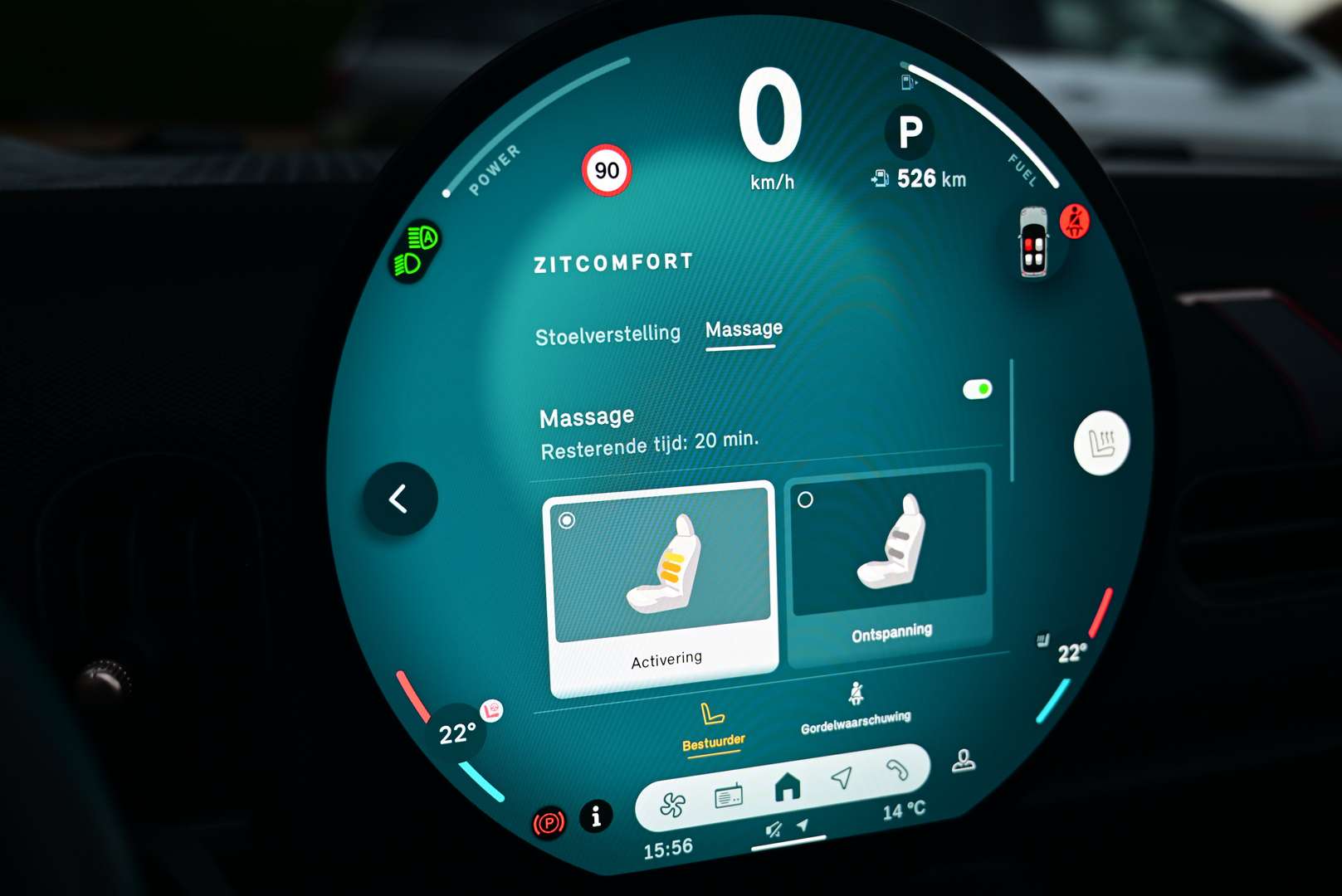
Task: Go back with the left arrow button
Action: (x=399, y=499)
